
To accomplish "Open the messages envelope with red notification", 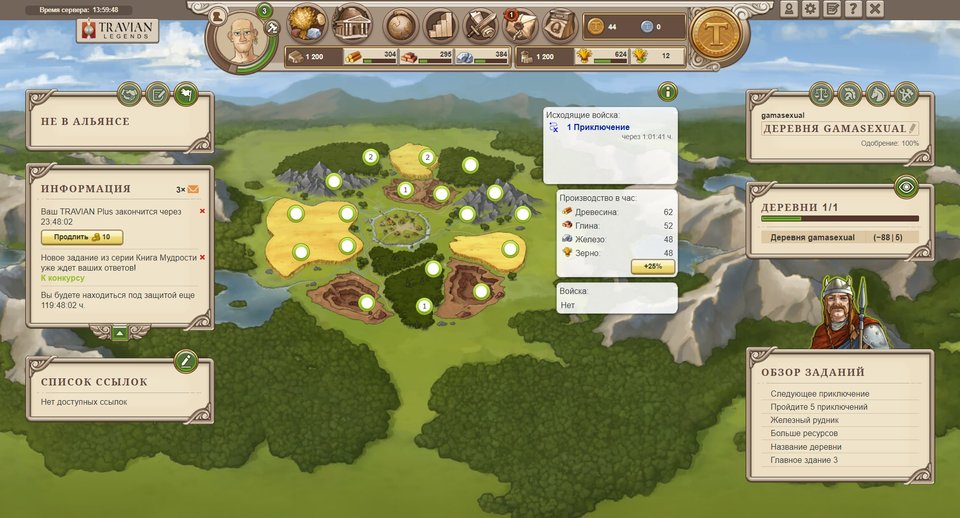I will point(520,25).
